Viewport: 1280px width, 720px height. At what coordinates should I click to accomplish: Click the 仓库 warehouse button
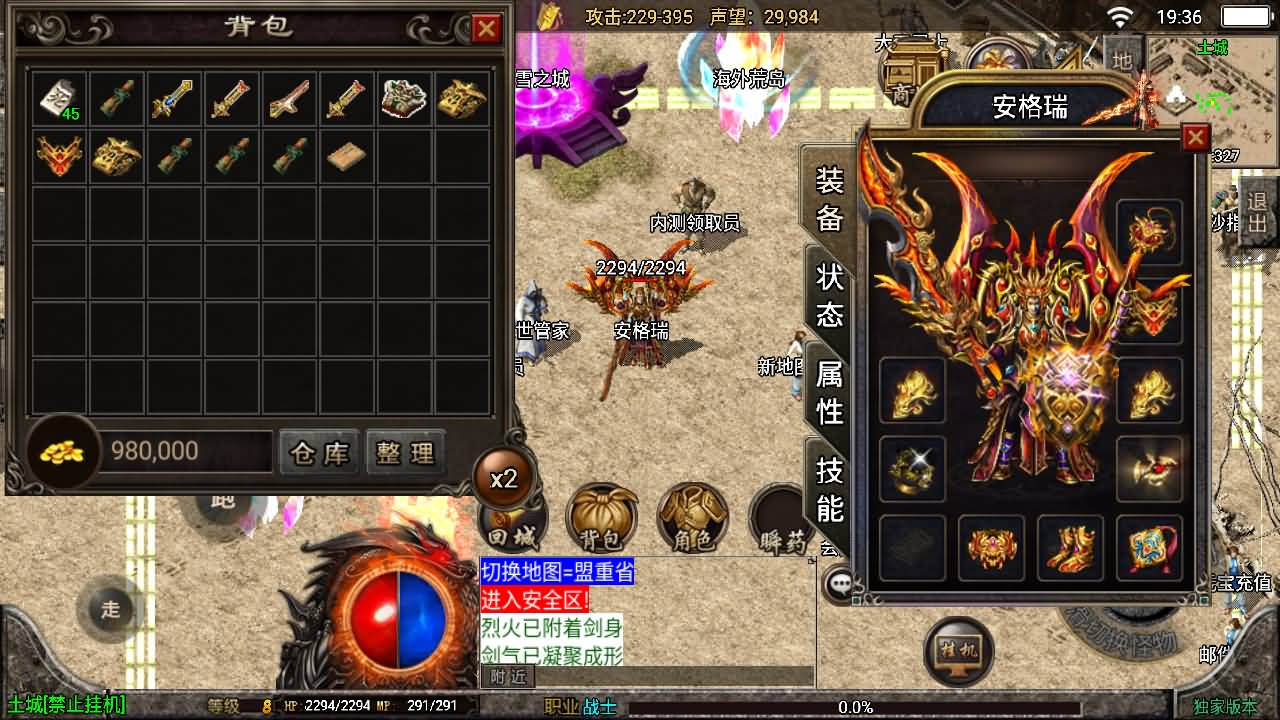[x=318, y=453]
